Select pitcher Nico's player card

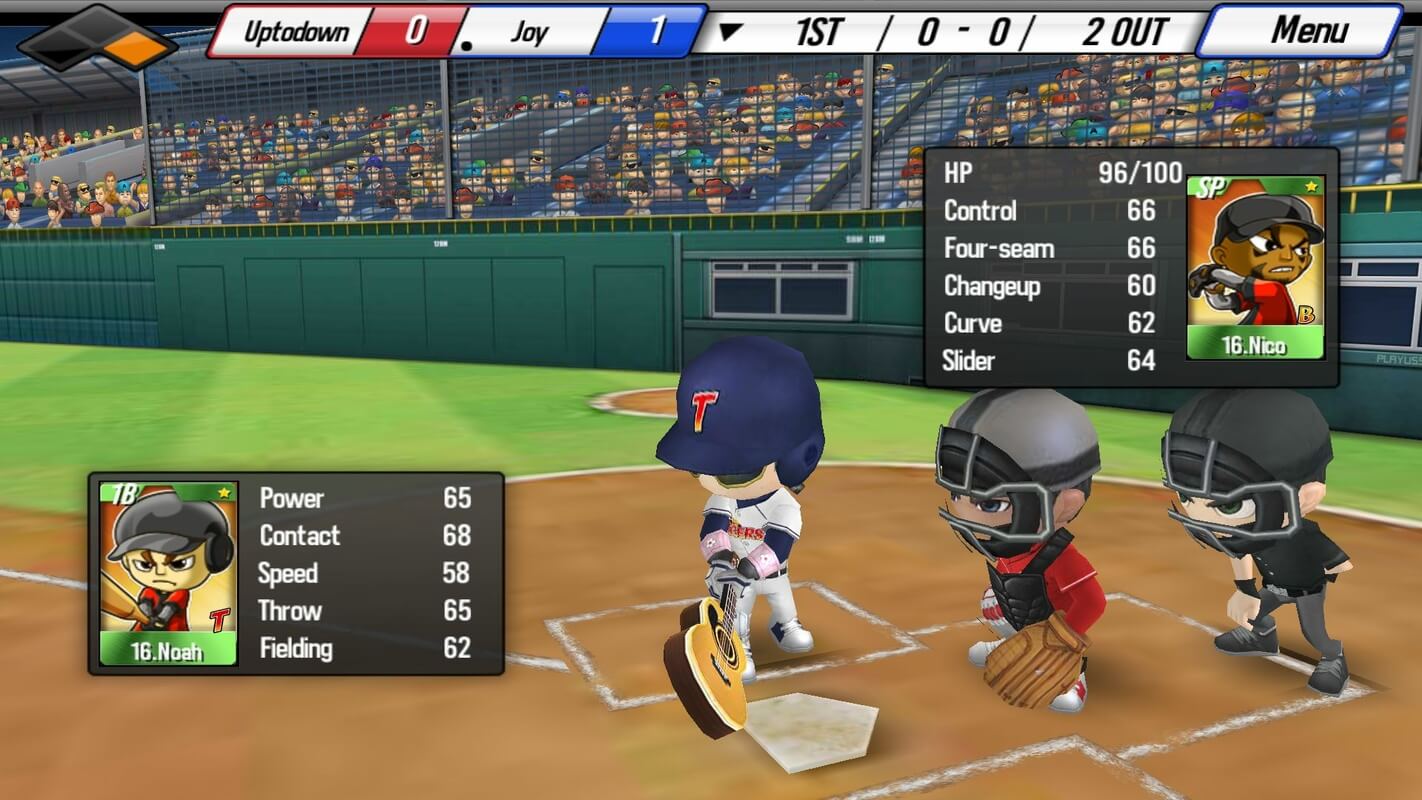click(x=1255, y=268)
